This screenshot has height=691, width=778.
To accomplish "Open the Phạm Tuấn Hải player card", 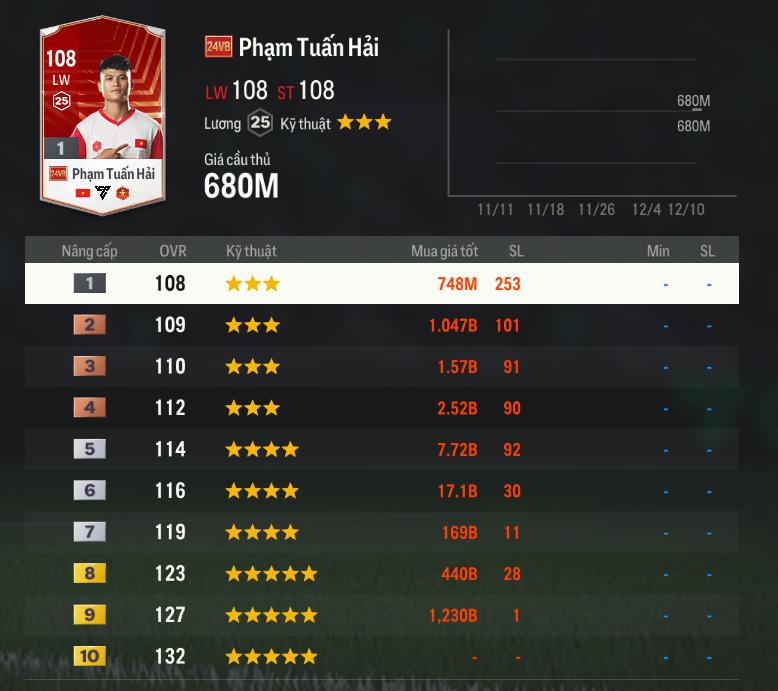I will tap(102, 115).
